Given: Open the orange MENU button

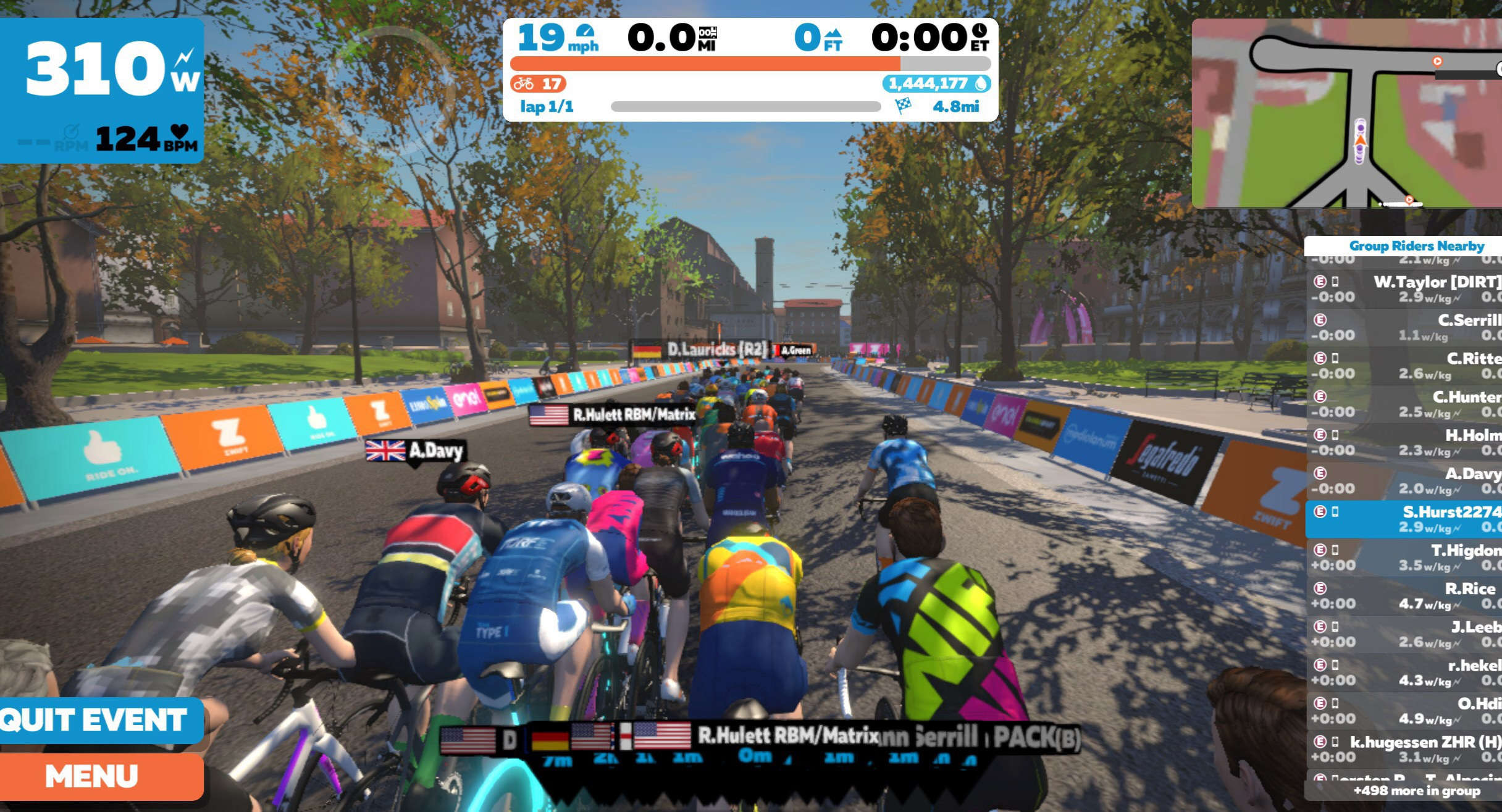Looking at the screenshot, I should click(99, 776).
